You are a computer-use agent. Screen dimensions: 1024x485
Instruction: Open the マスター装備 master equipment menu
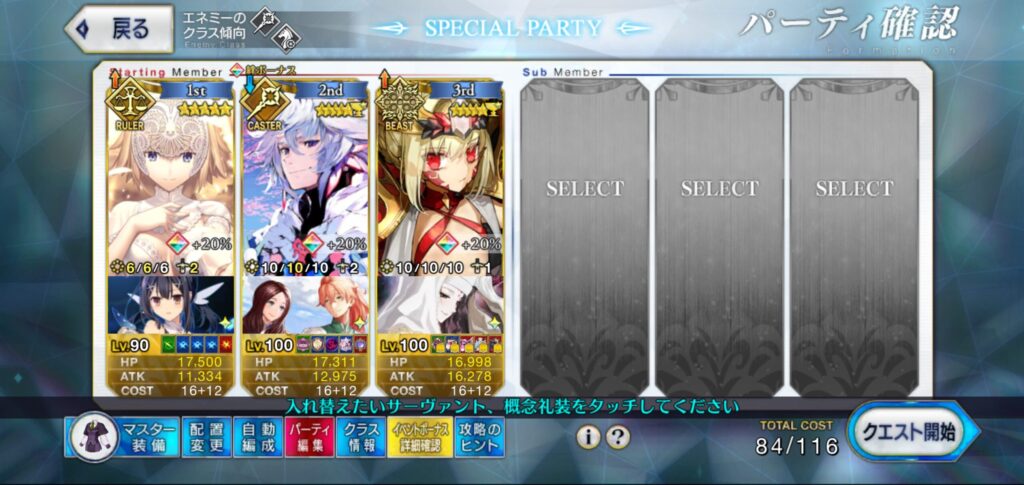click(x=123, y=438)
